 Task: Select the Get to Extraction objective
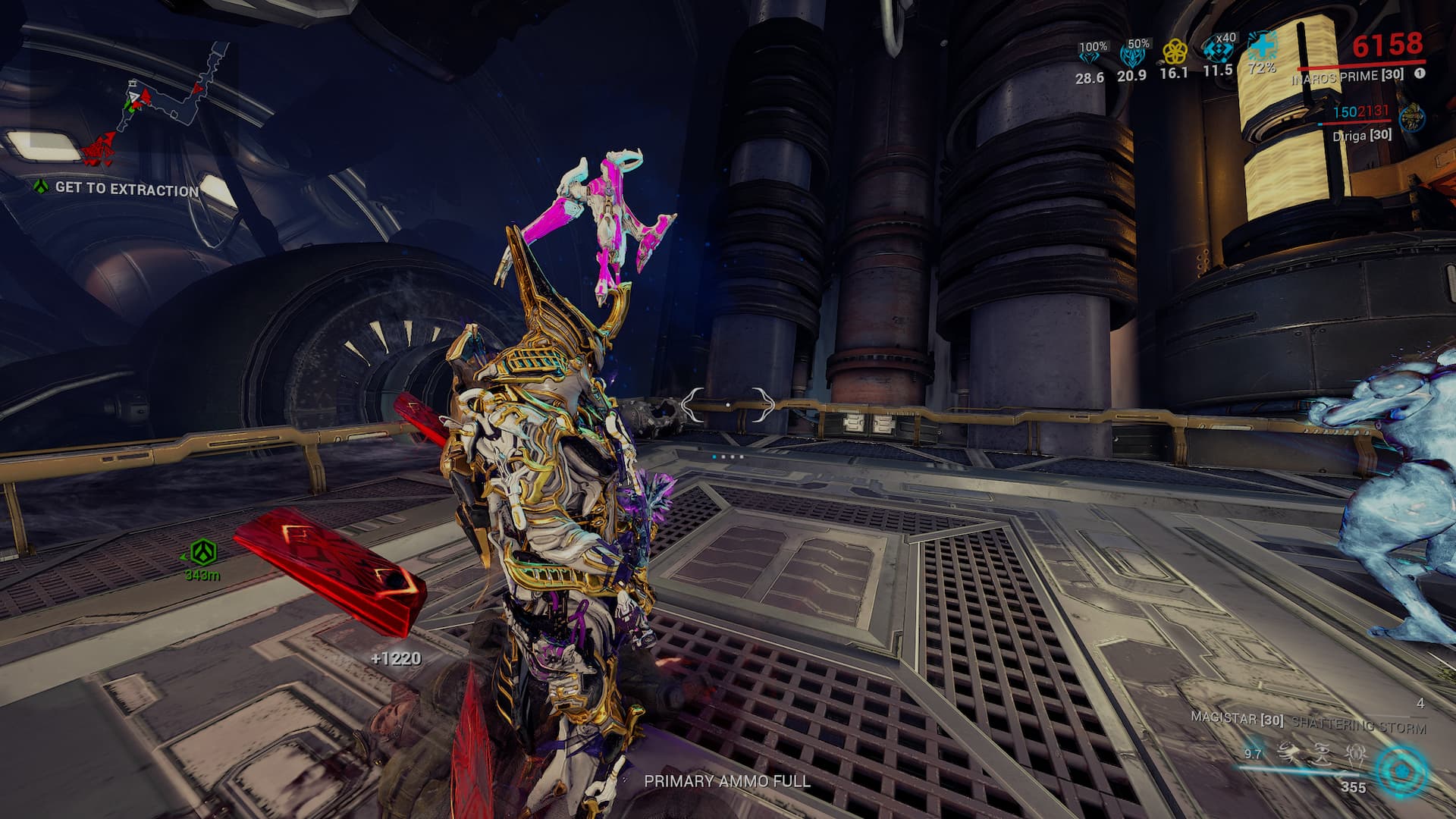click(126, 189)
